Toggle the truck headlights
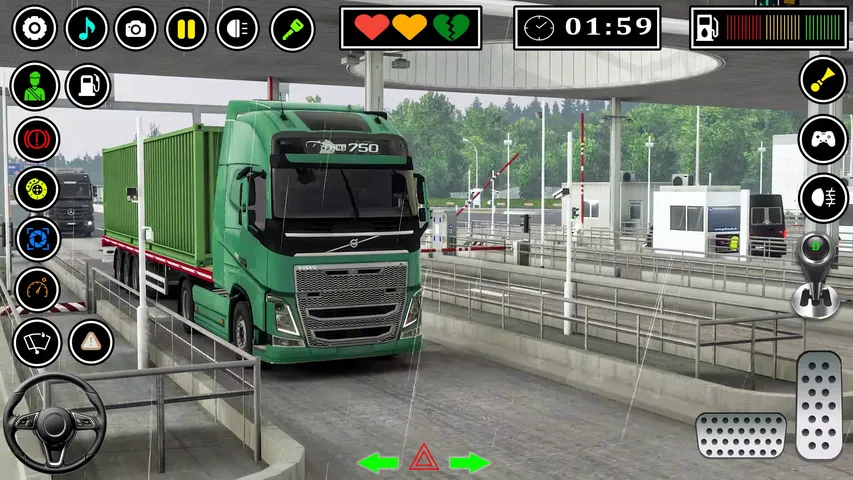 [237, 28]
